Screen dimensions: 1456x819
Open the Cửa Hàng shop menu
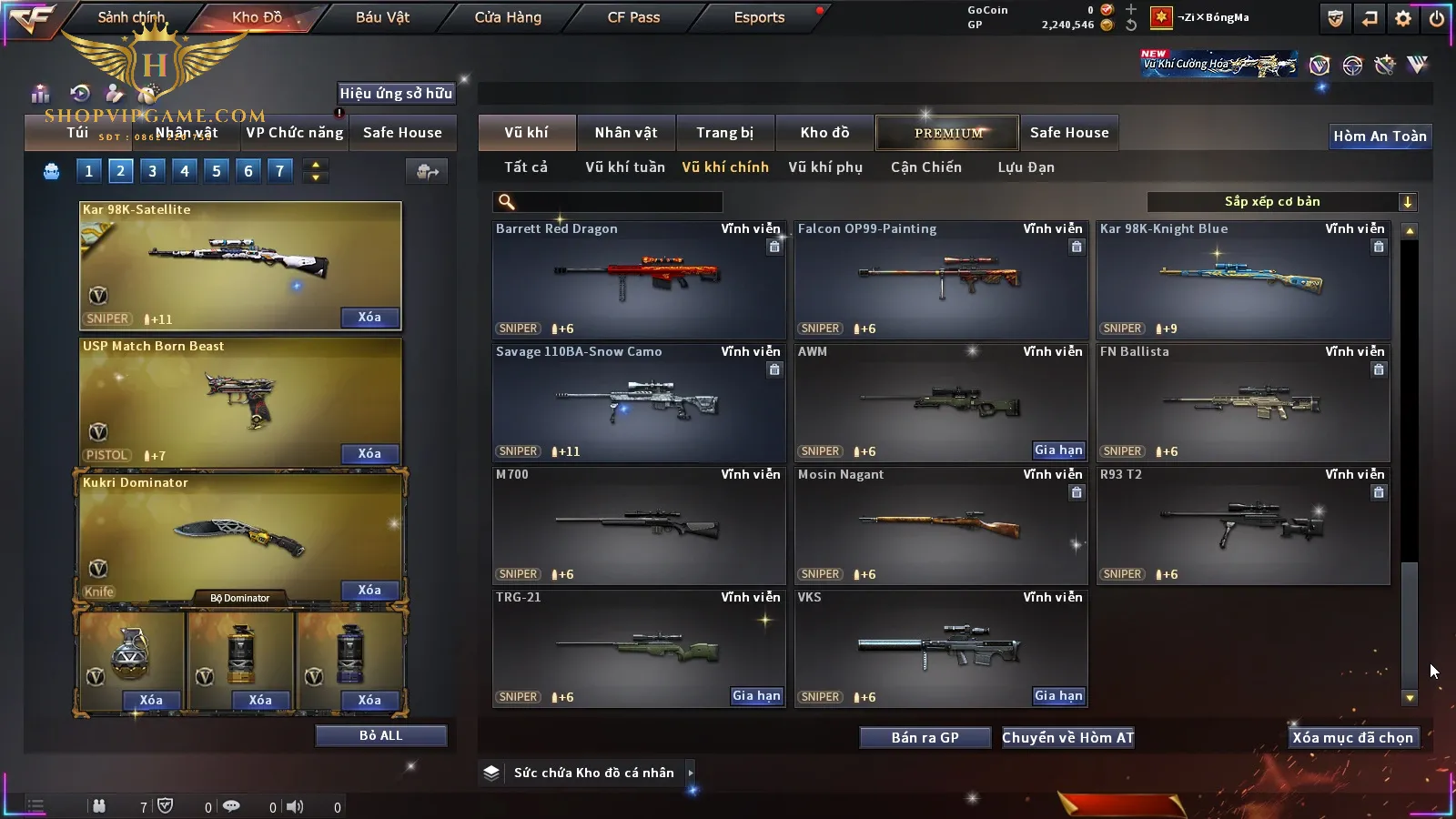(x=508, y=17)
